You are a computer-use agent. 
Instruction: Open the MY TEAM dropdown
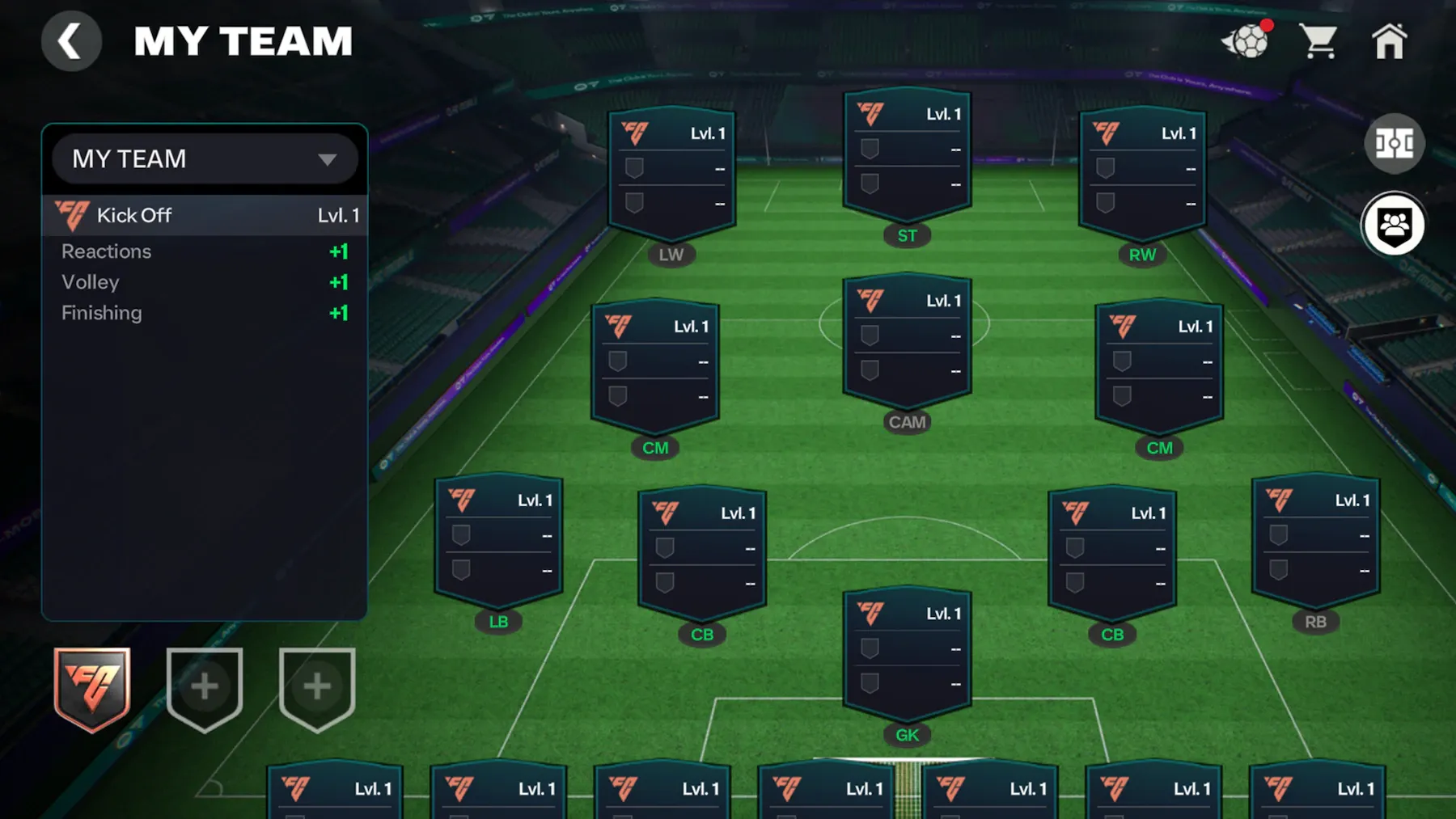pos(205,158)
